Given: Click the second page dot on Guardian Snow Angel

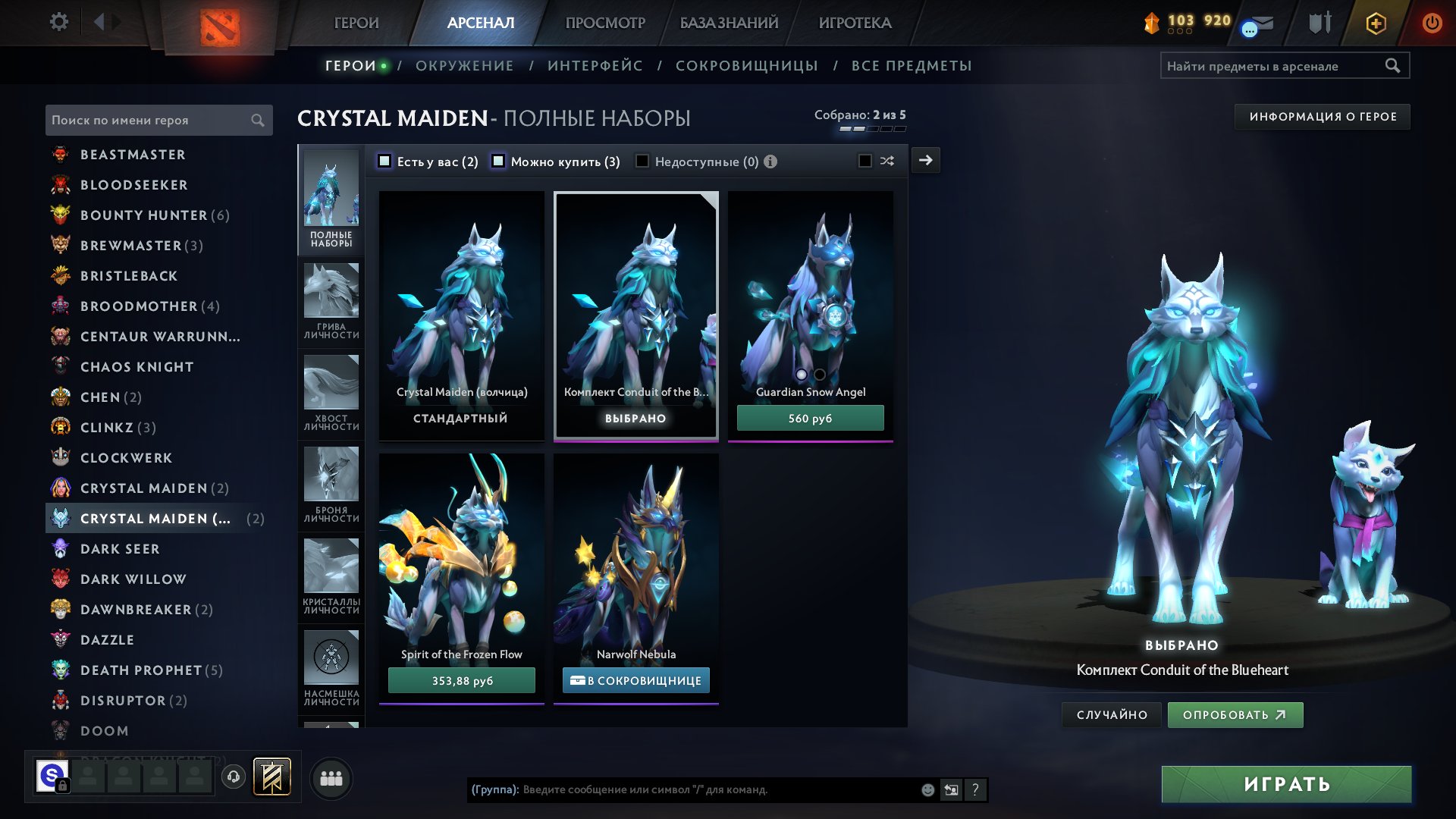Looking at the screenshot, I should coord(820,375).
